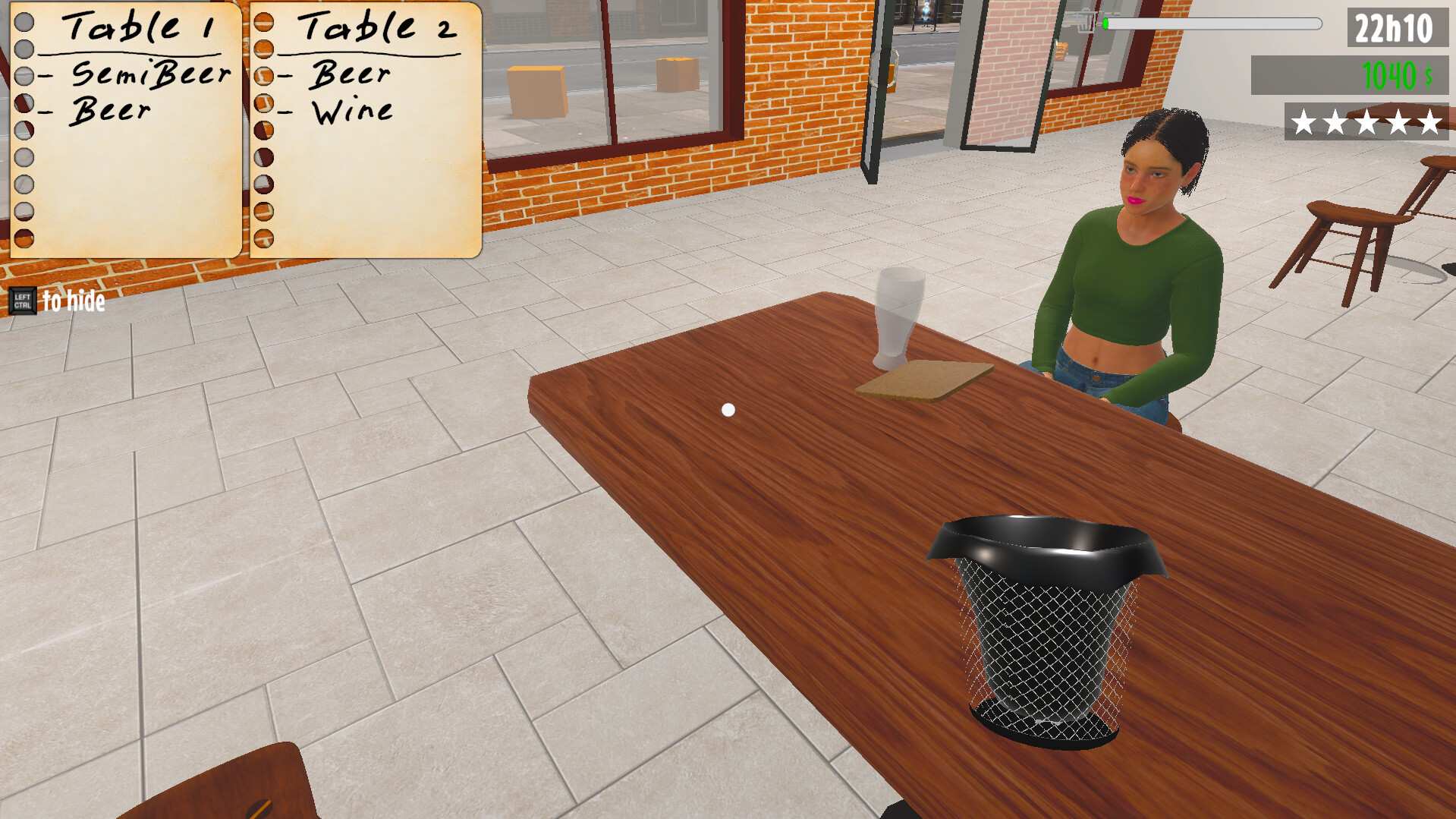
Task: Select the LEFT CTRL key icon near 'to hide'
Action: click(24, 301)
